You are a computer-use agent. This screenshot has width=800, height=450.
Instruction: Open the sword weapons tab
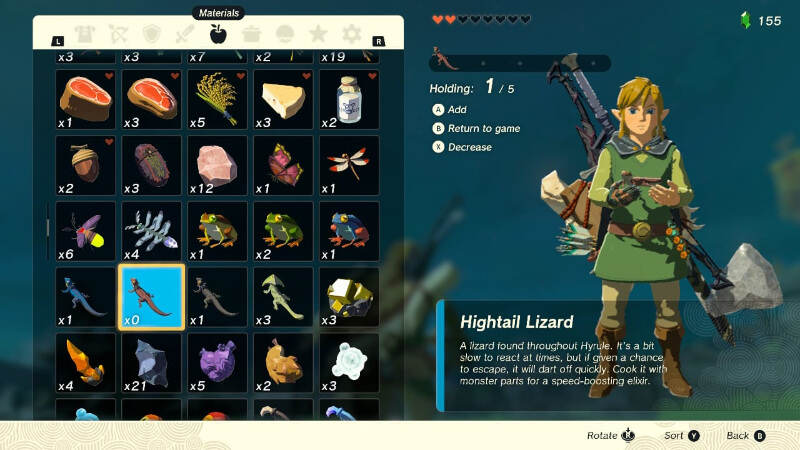(x=185, y=35)
